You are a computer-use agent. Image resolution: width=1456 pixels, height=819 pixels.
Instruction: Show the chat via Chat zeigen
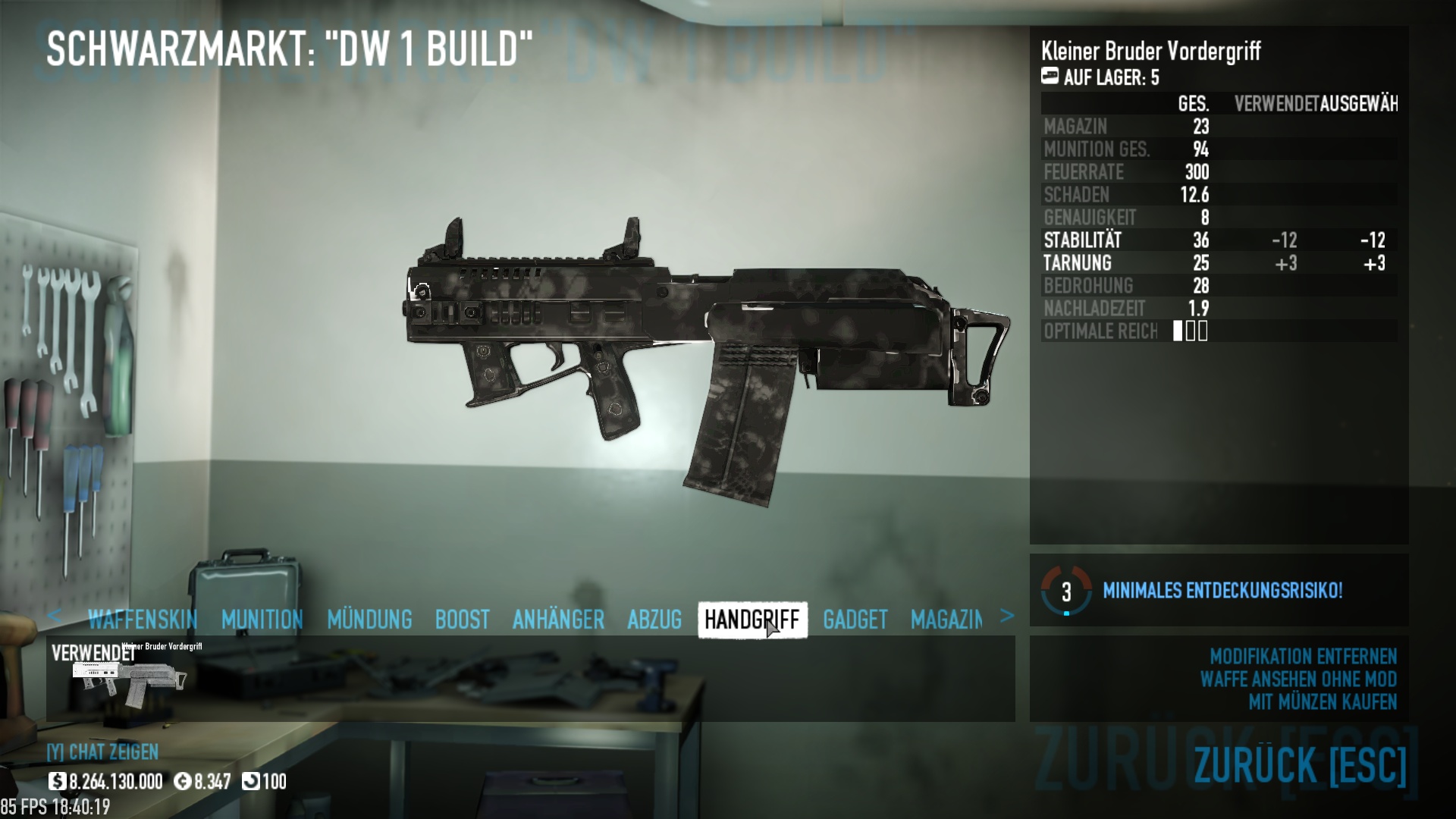click(102, 752)
